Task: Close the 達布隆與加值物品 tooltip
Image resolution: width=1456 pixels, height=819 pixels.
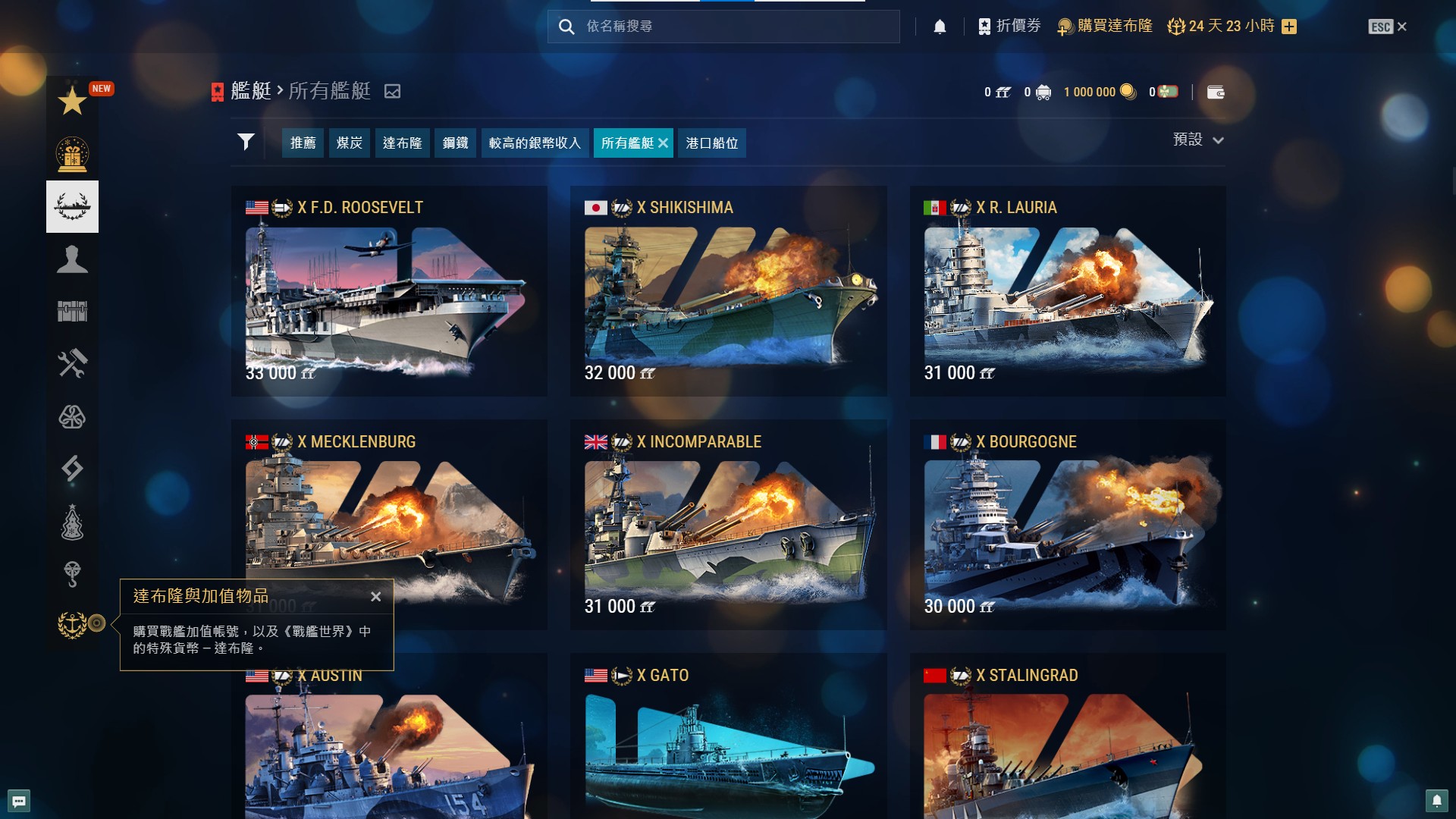Action: pyautogui.click(x=375, y=597)
